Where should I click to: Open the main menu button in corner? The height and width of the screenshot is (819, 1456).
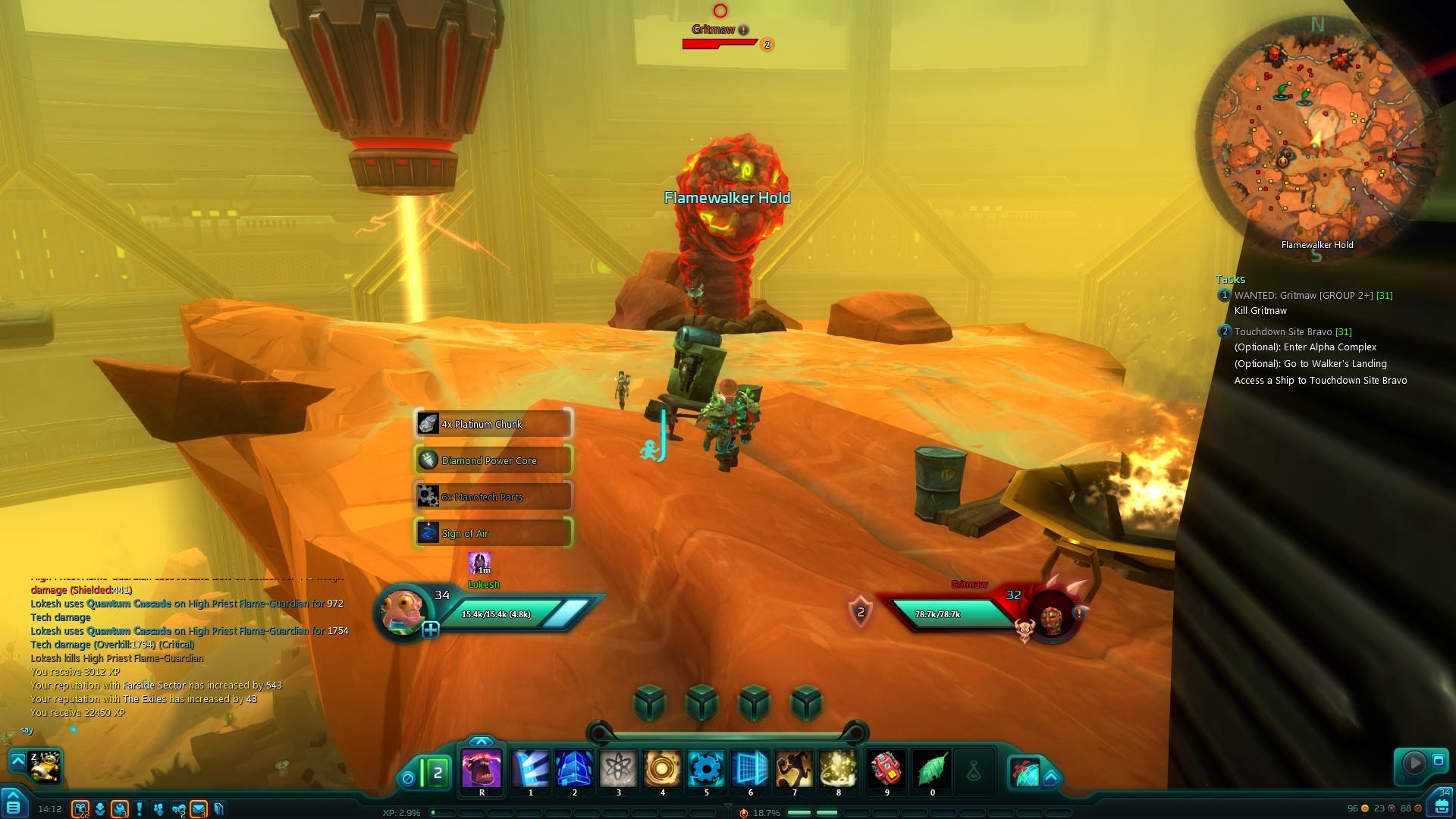14,804
